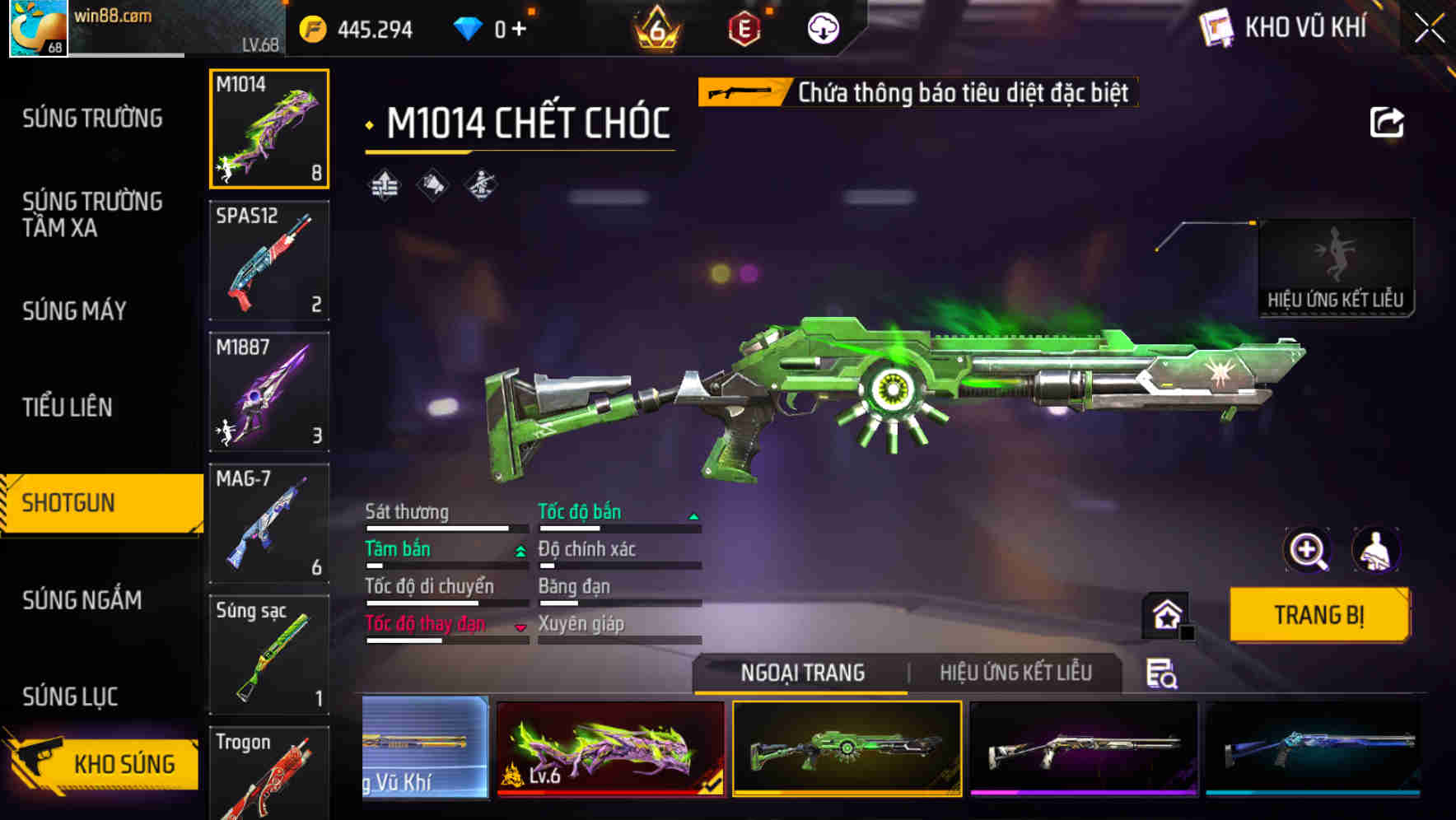Open the SÚNG LỤC category
Viewport: 1456px width, 820px height.
70,697
